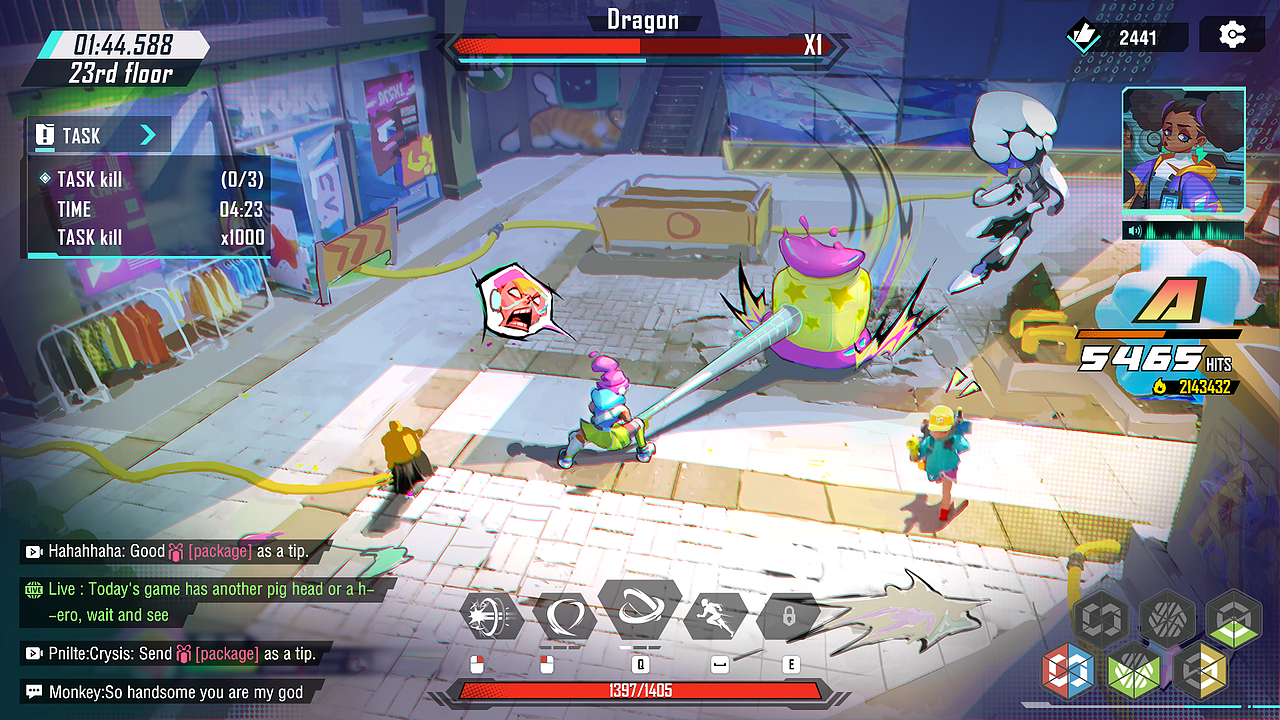Click the streamer portrait with purple hair
Image resolution: width=1280 pixels, height=720 pixels.
coord(1183,150)
